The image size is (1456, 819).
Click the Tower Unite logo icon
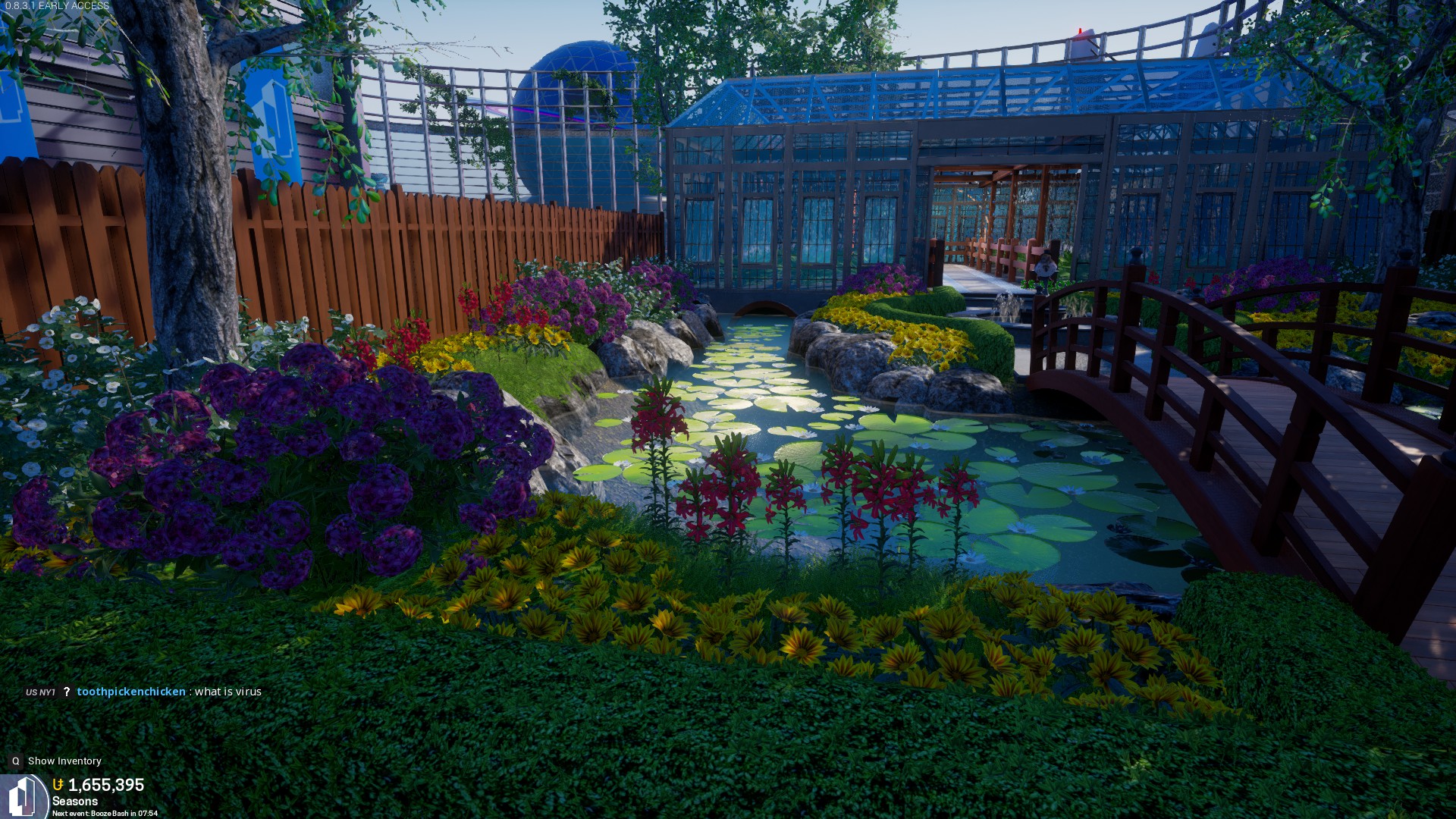(23, 795)
